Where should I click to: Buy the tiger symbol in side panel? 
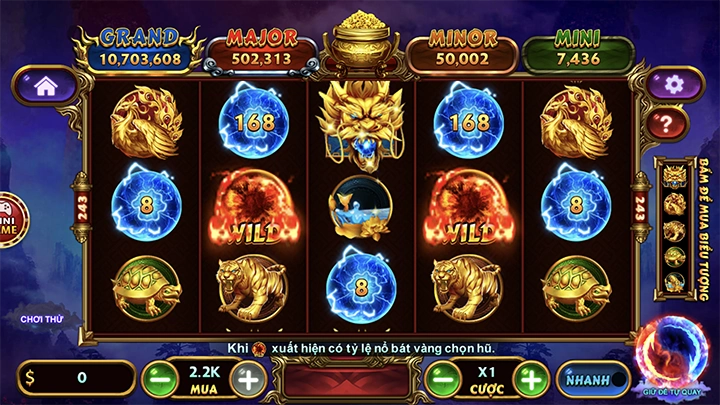(674, 230)
